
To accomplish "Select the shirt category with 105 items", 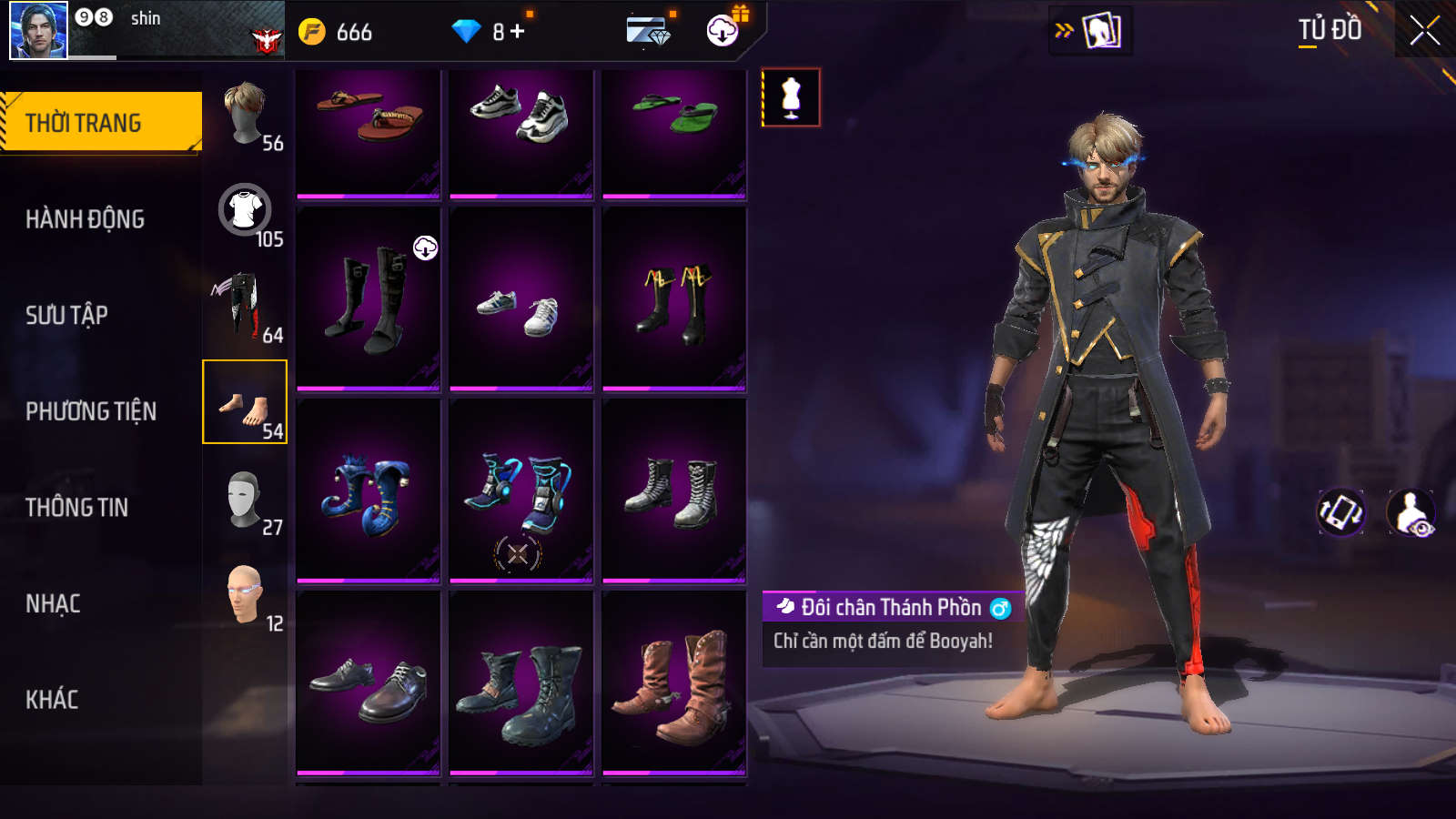I will [246, 211].
